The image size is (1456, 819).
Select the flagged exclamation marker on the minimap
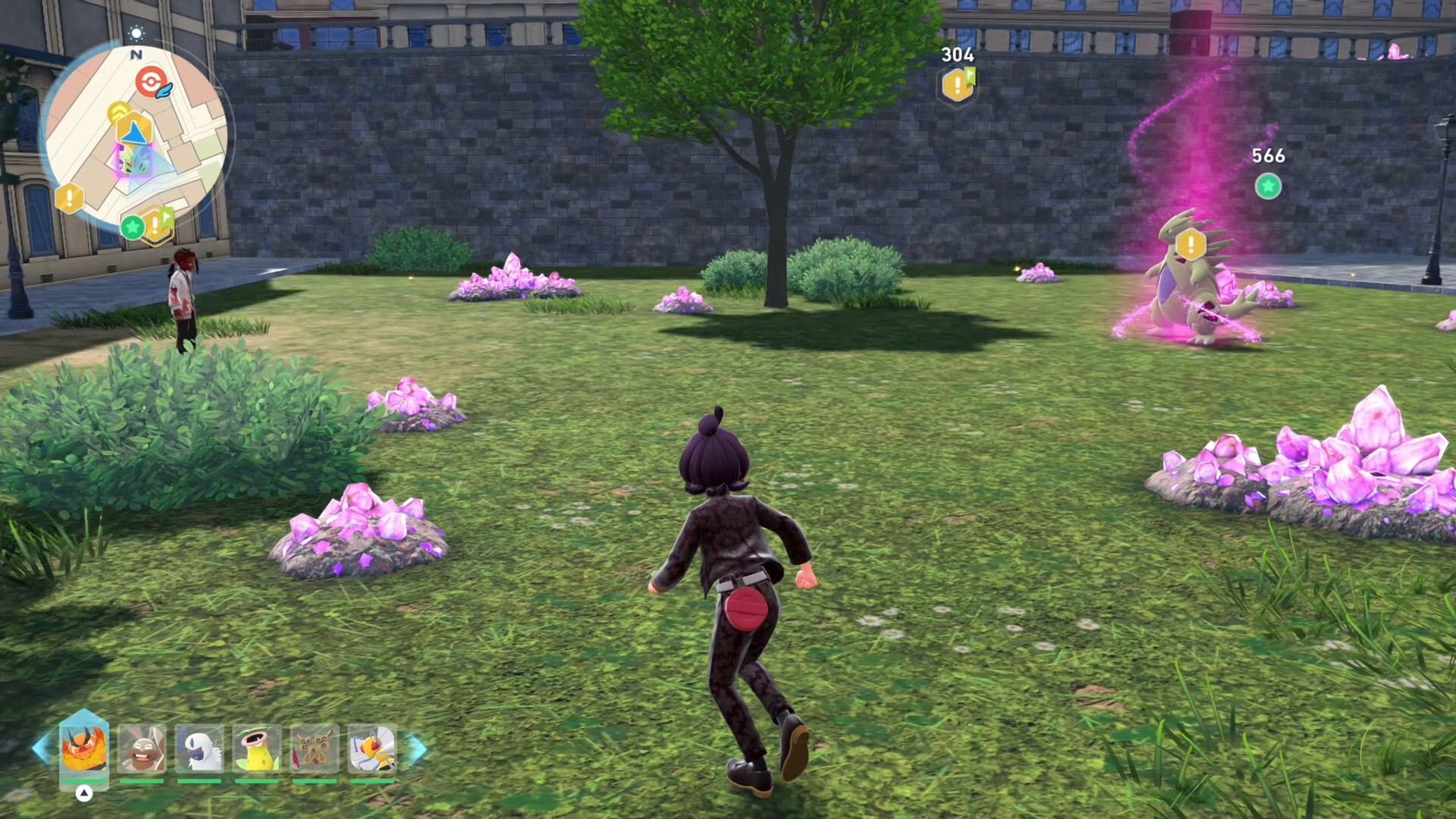coord(157,224)
